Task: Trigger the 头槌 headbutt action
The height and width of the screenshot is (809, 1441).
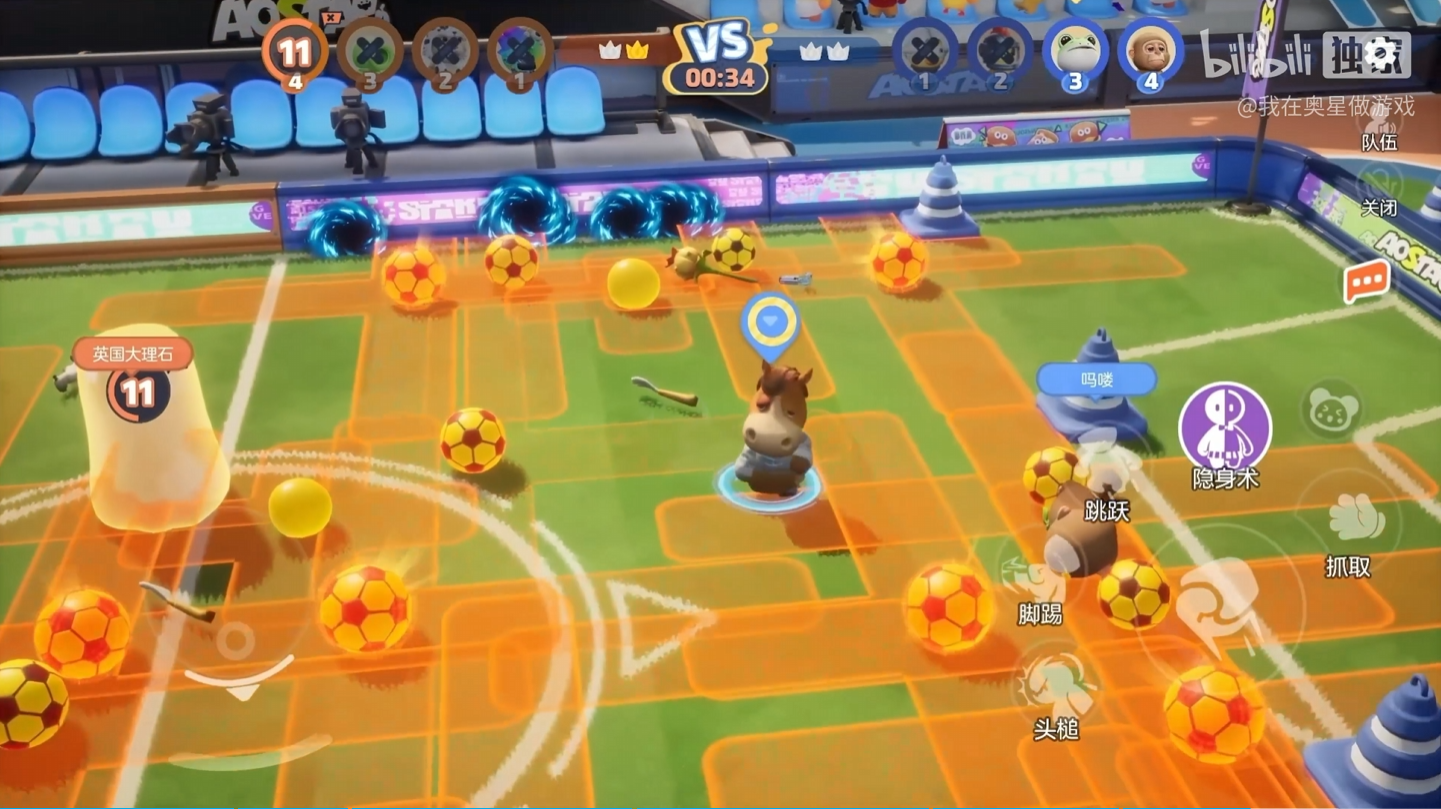Action: point(1055,688)
